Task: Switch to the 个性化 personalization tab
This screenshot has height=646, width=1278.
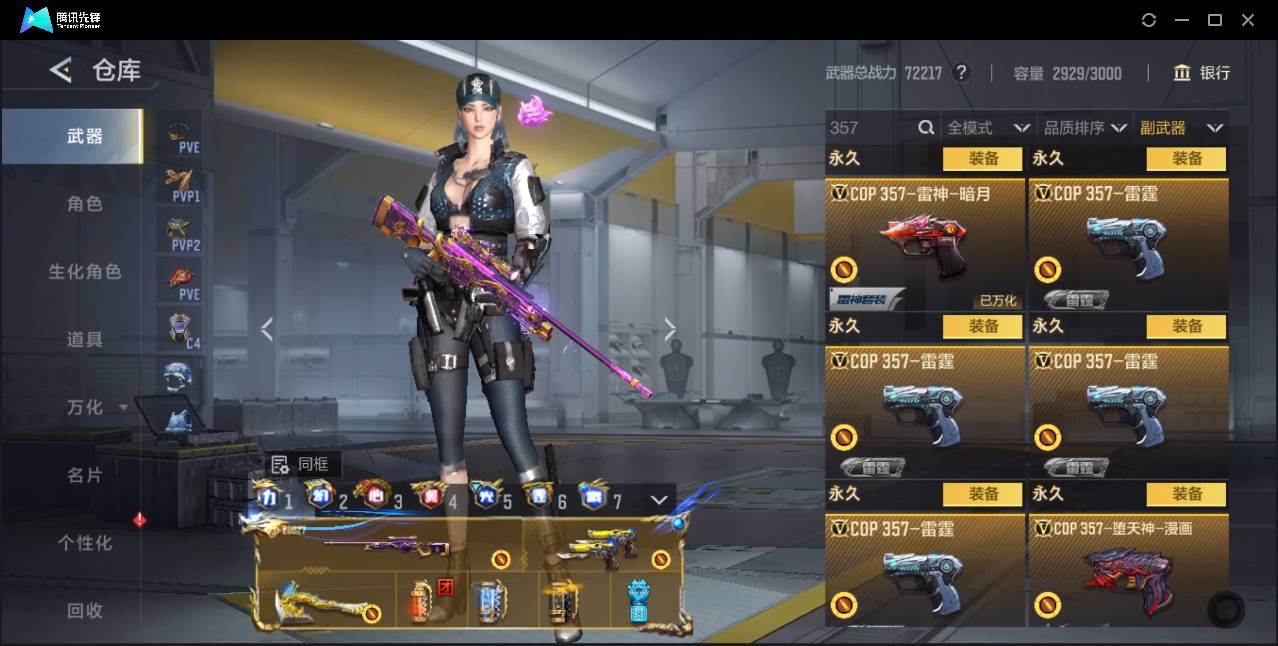Action: pyautogui.click(x=85, y=543)
